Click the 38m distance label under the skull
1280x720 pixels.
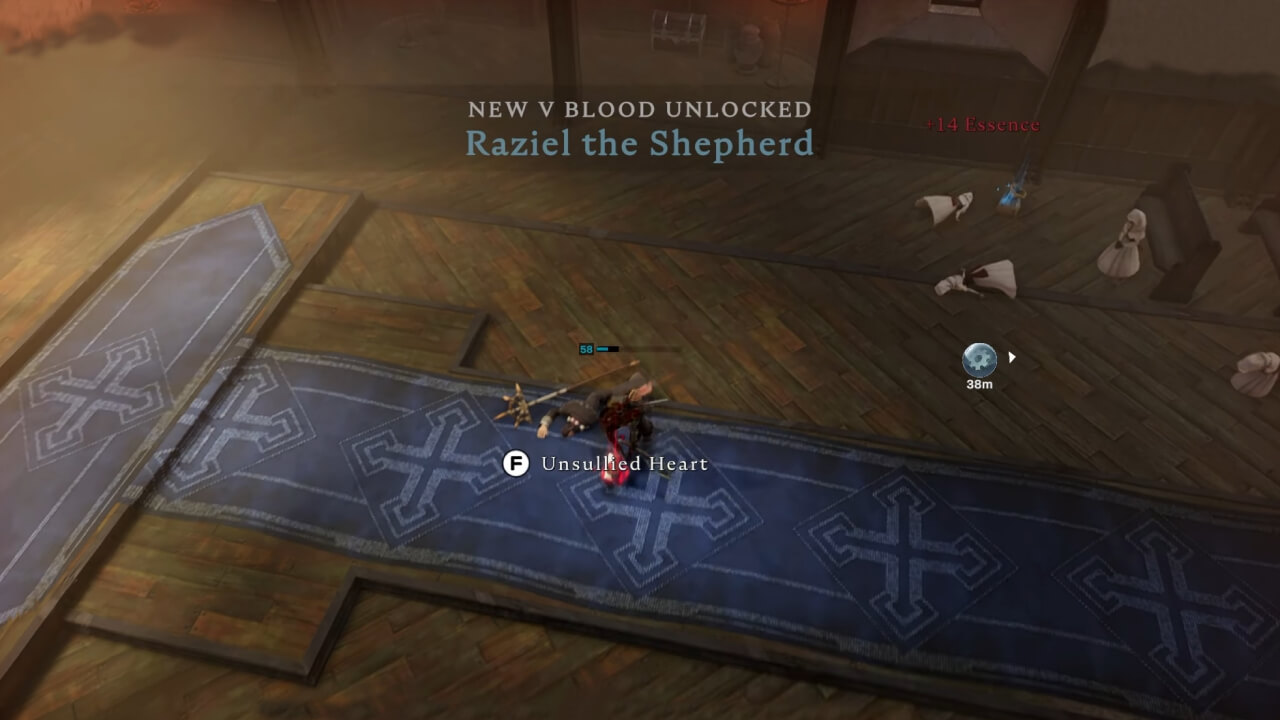[981, 382]
